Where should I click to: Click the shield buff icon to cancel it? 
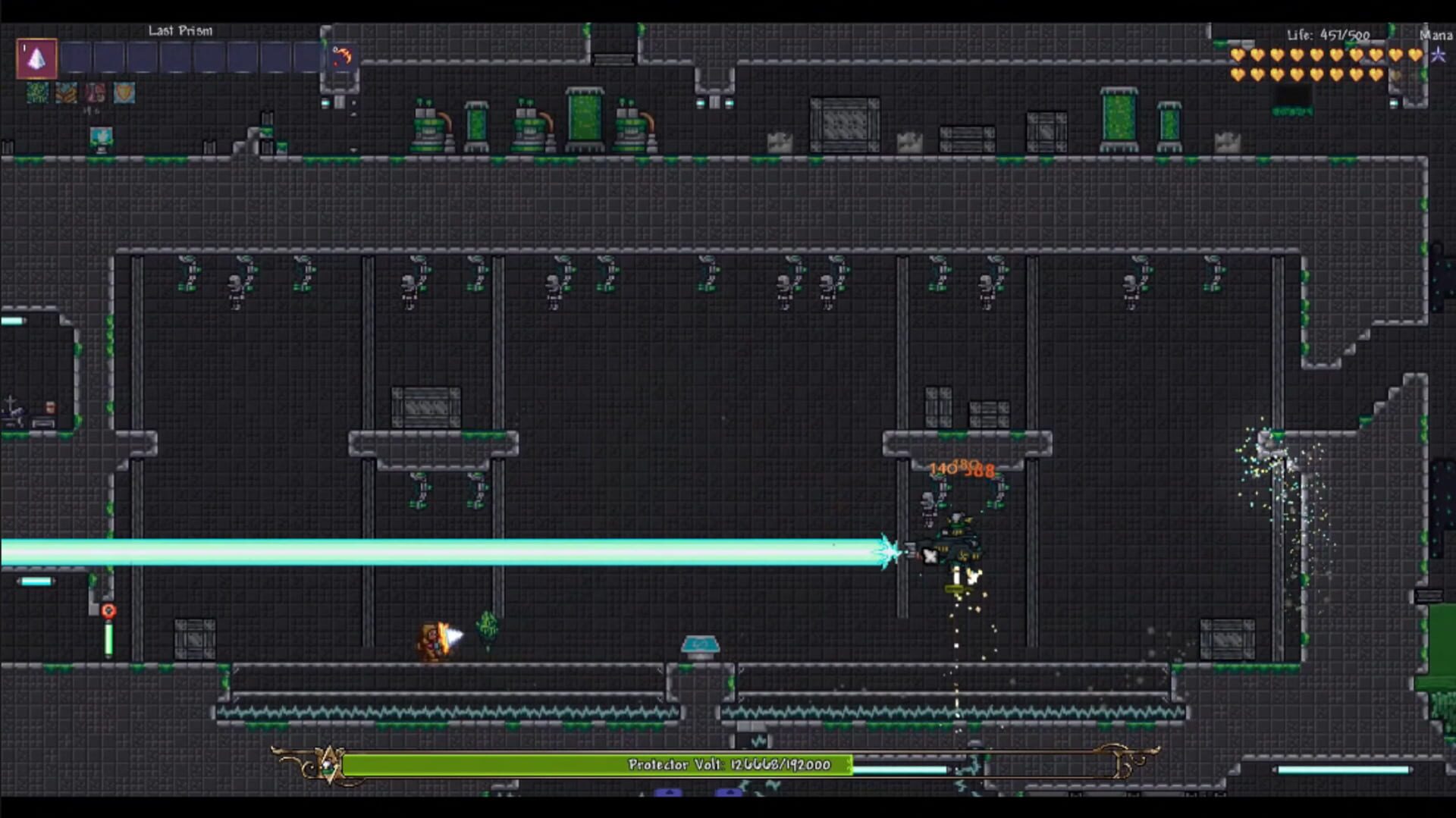[122, 93]
